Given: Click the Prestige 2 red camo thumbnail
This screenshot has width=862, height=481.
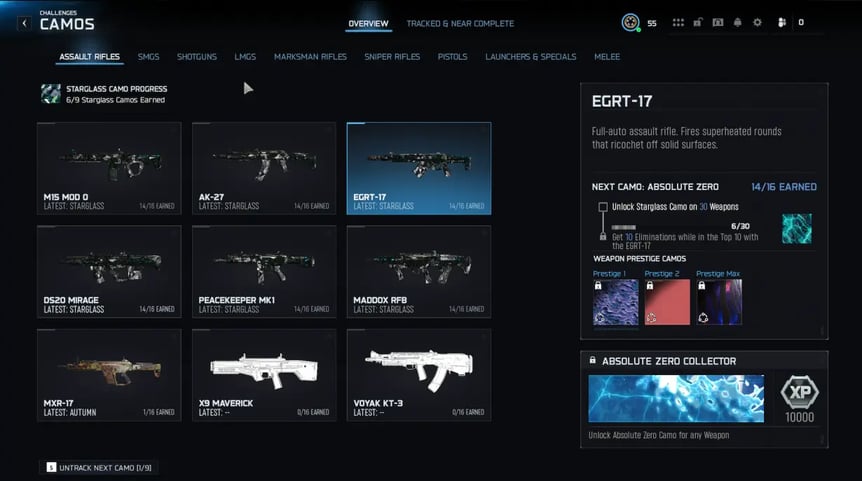Looking at the screenshot, I should click(x=667, y=302).
